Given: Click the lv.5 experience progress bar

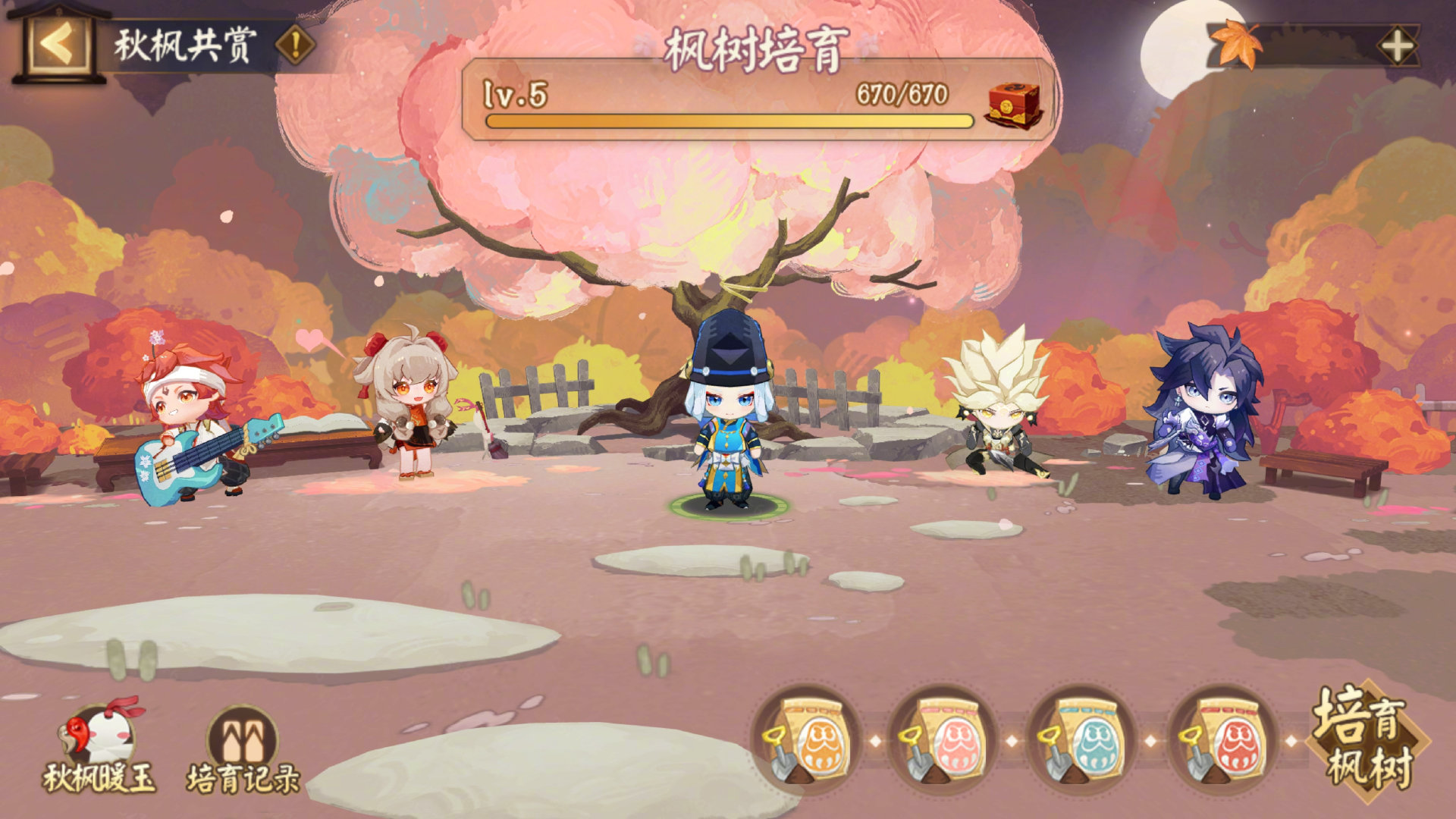Looking at the screenshot, I should pos(728,121).
